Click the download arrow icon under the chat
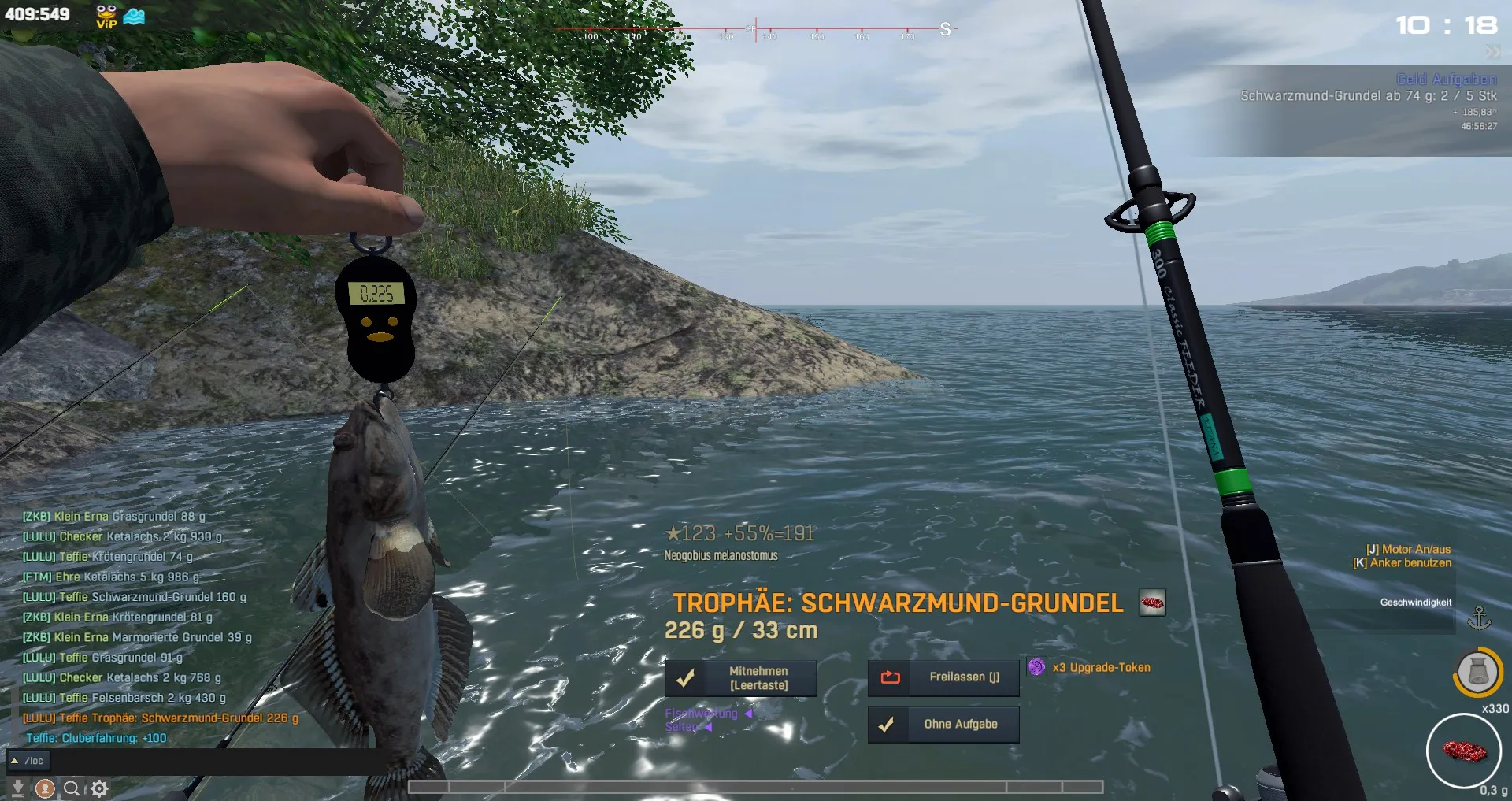Viewport: 1512px width, 801px height. pyautogui.click(x=17, y=788)
